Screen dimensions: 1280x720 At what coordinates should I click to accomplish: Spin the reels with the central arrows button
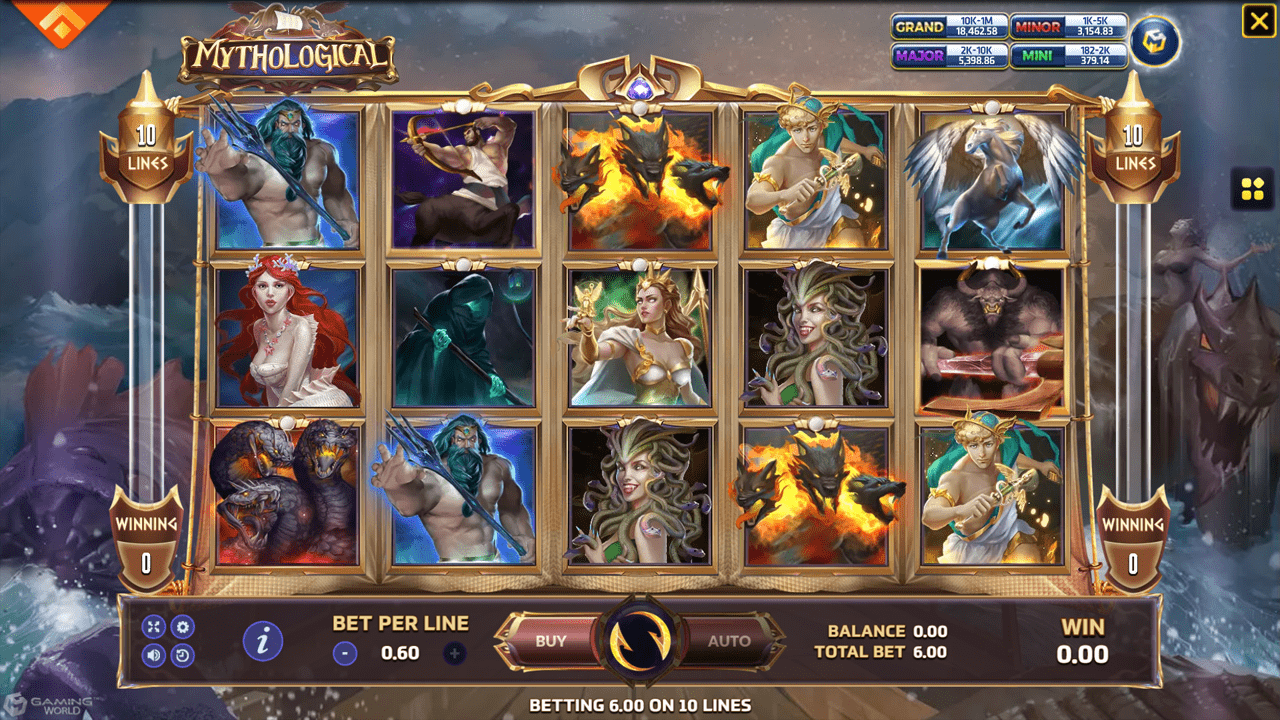639,642
